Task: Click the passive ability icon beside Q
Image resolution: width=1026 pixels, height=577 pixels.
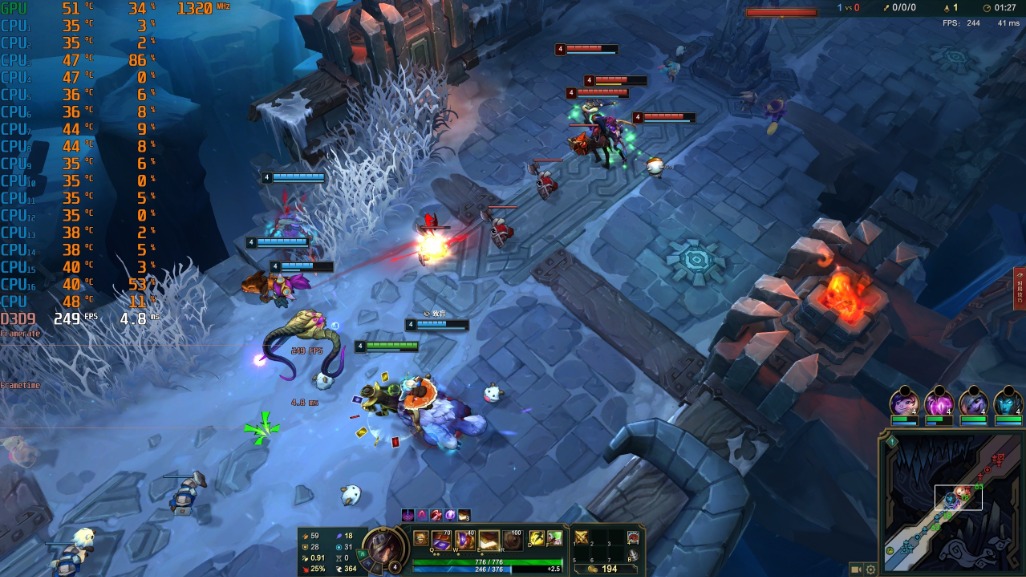Action: point(421,538)
